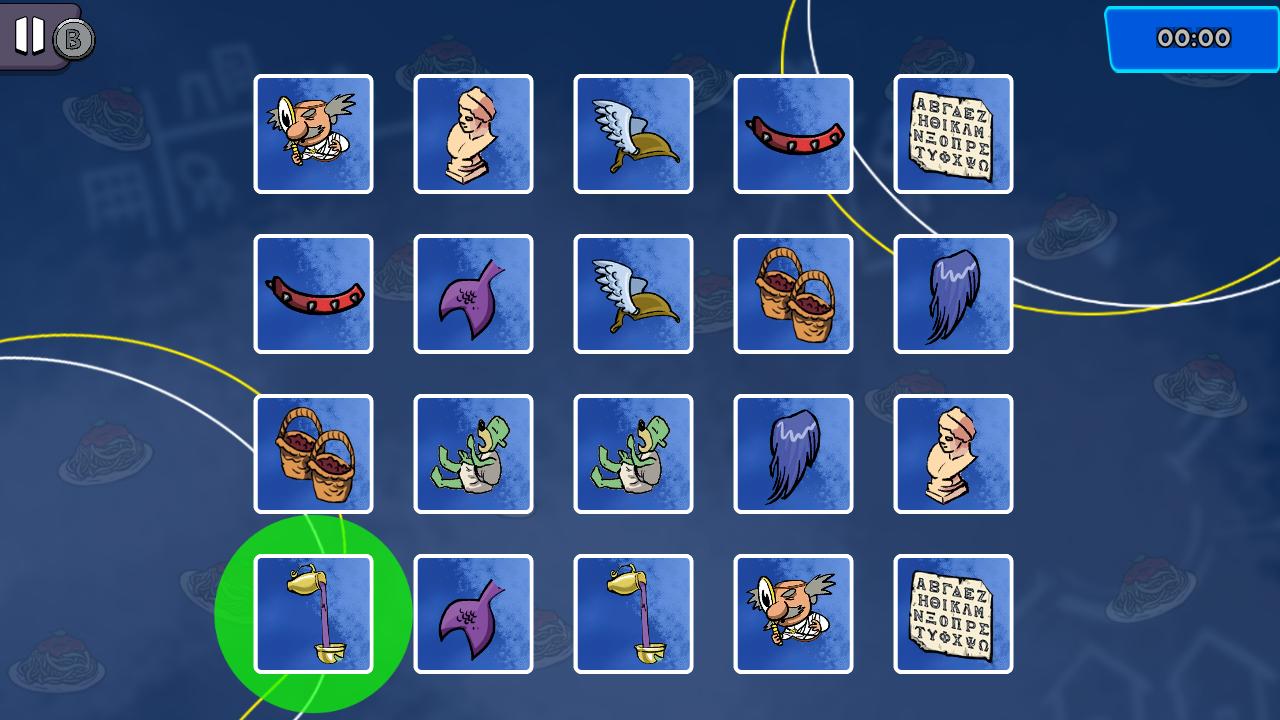Pick the purple fin card in the bottom row
The image size is (1280, 720).
pos(473,613)
